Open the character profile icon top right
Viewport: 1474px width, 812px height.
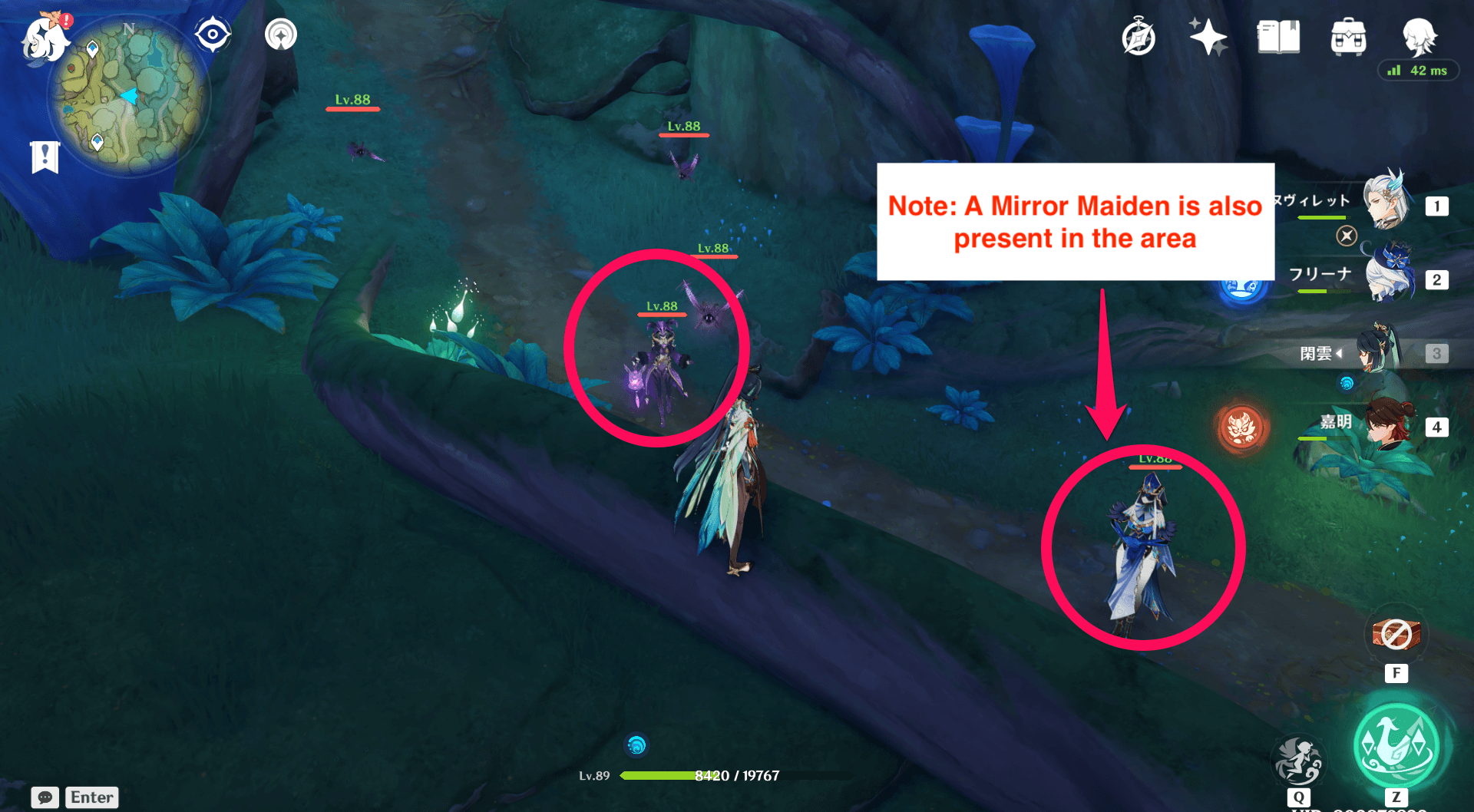click(1419, 38)
